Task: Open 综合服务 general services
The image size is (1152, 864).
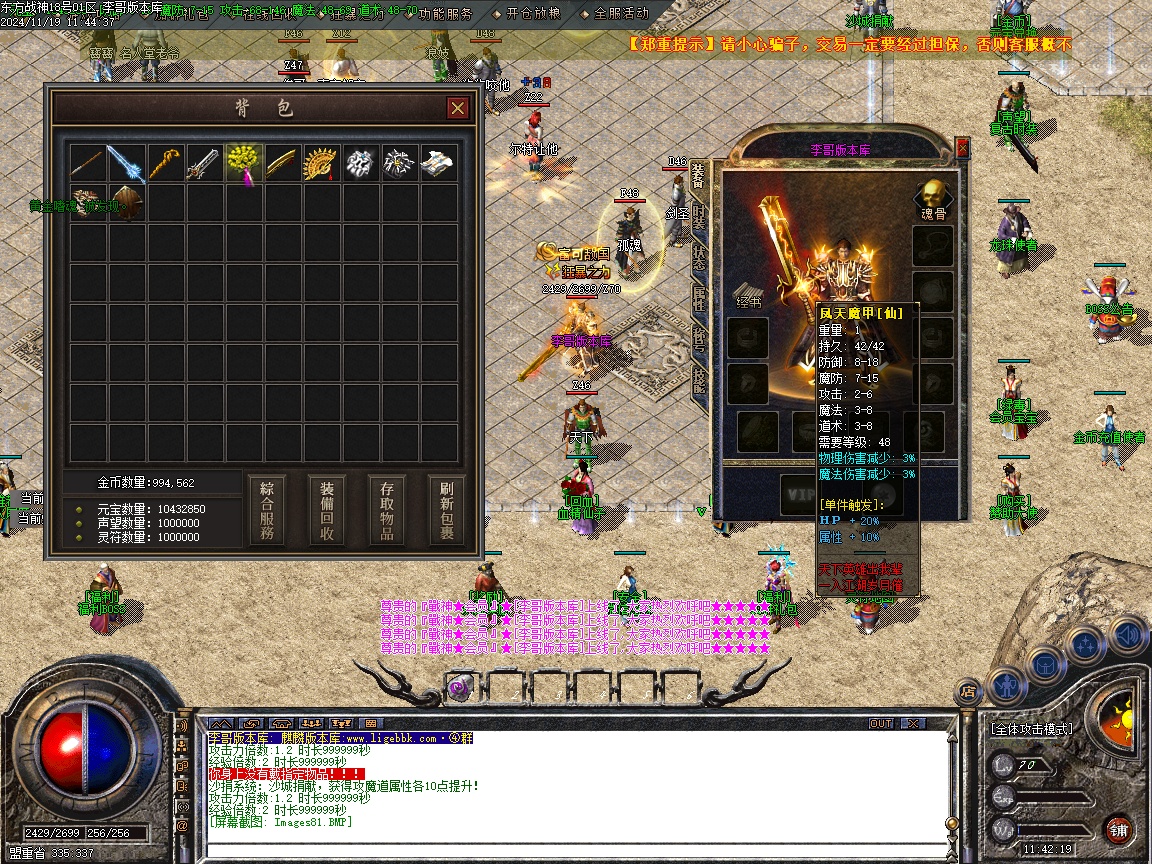Action: (267, 509)
